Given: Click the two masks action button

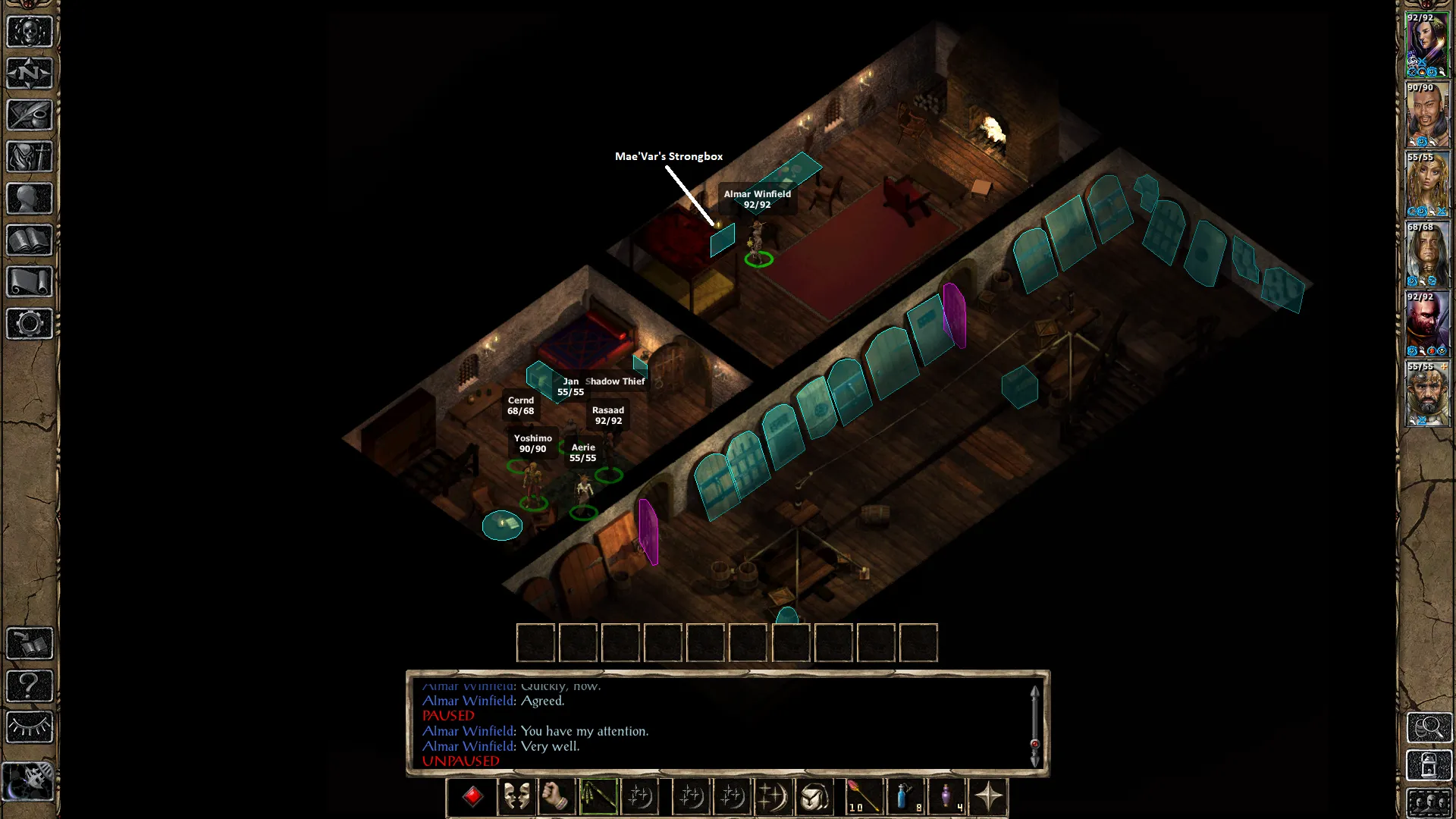Looking at the screenshot, I should point(516,796).
